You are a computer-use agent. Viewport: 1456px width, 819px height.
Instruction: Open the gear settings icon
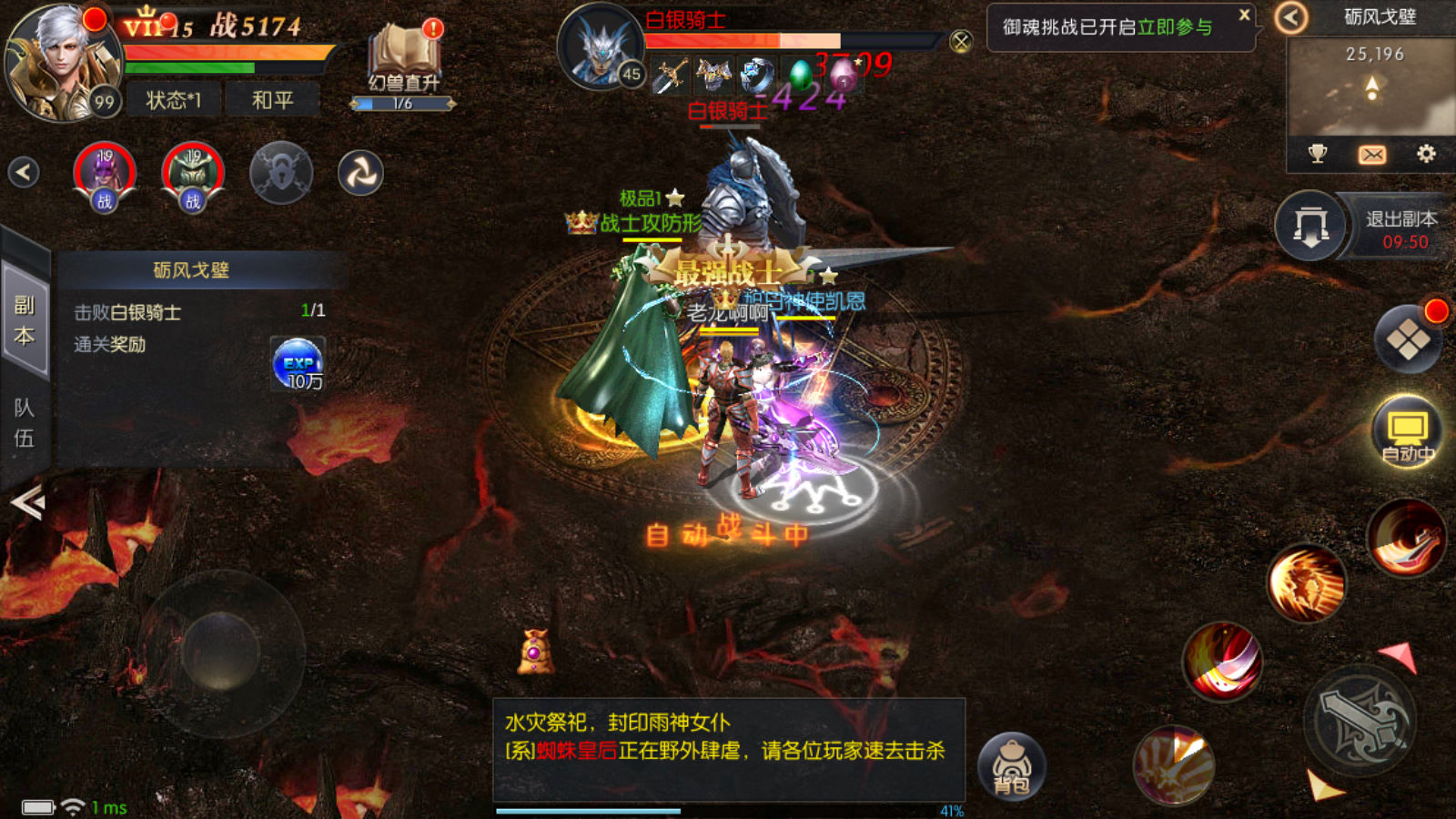pyautogui.click(x=1426, y=154)
